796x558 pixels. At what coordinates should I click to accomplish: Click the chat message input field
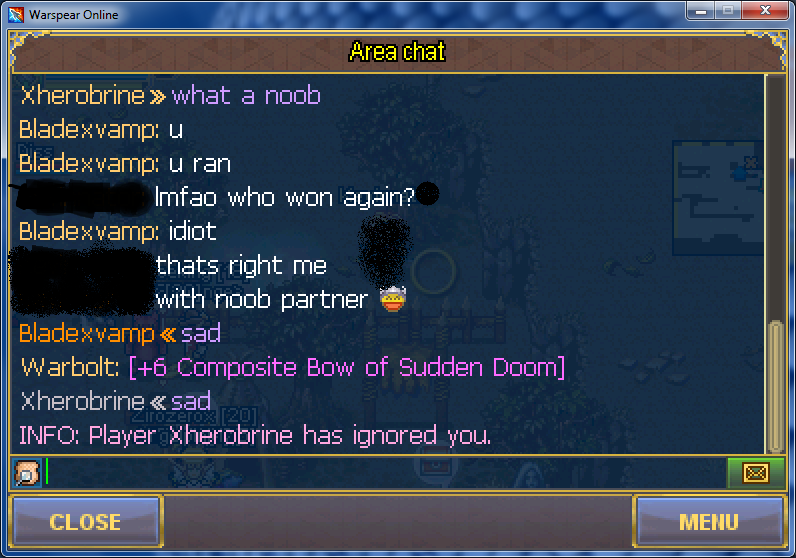coord(385,471)
